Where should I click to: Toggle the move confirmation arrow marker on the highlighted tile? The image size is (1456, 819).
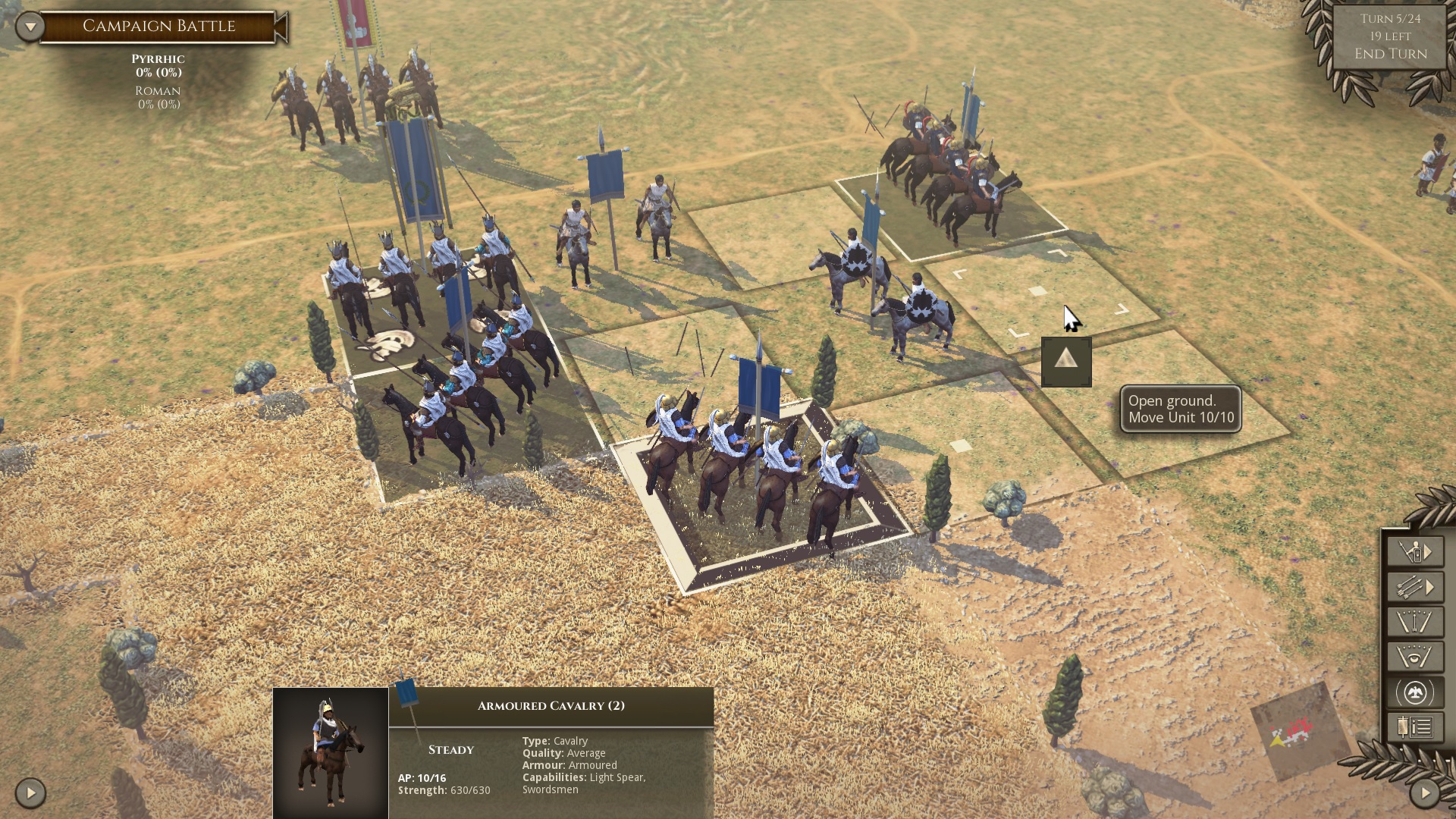click(x=1067, y=362)
